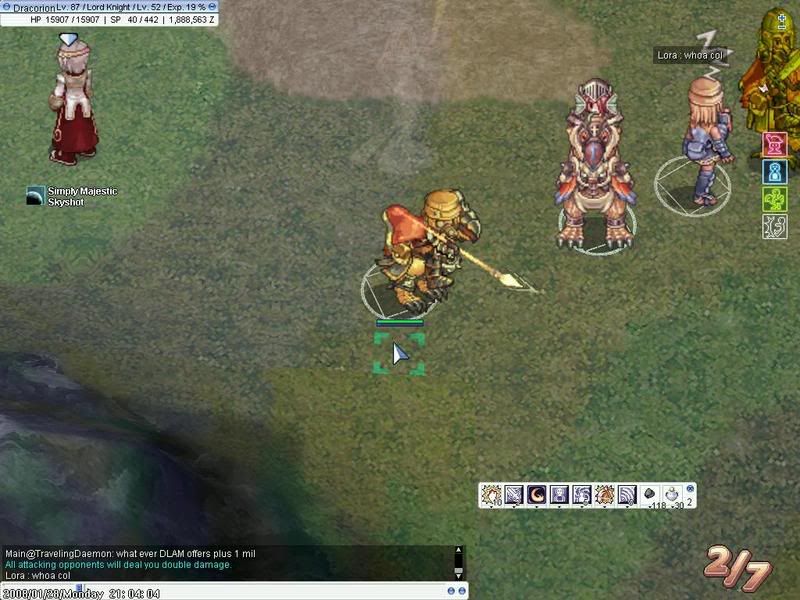The height and width of the screenshot is (600, 800).
Task: Switch hotbar page with the blue round button
Action: tap(690, 487)
